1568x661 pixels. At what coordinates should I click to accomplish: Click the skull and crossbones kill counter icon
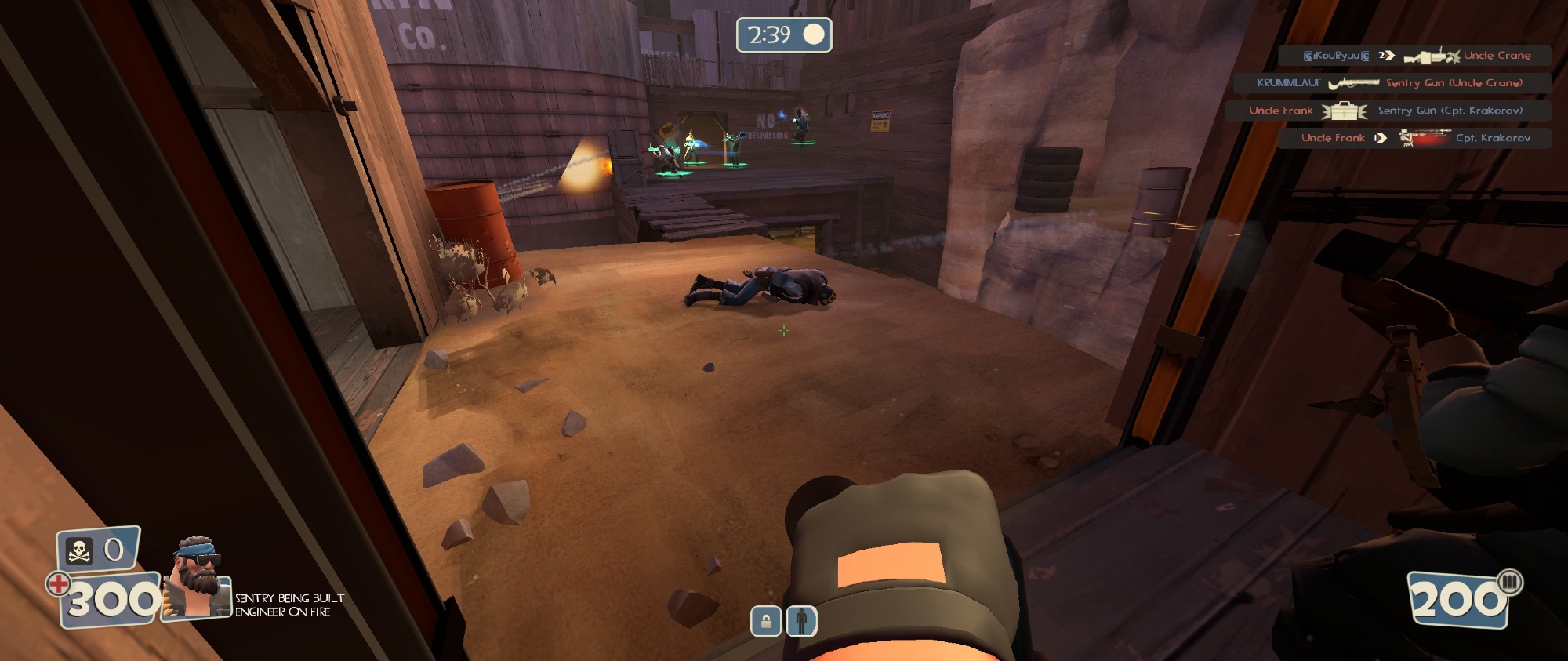[80, 551]
